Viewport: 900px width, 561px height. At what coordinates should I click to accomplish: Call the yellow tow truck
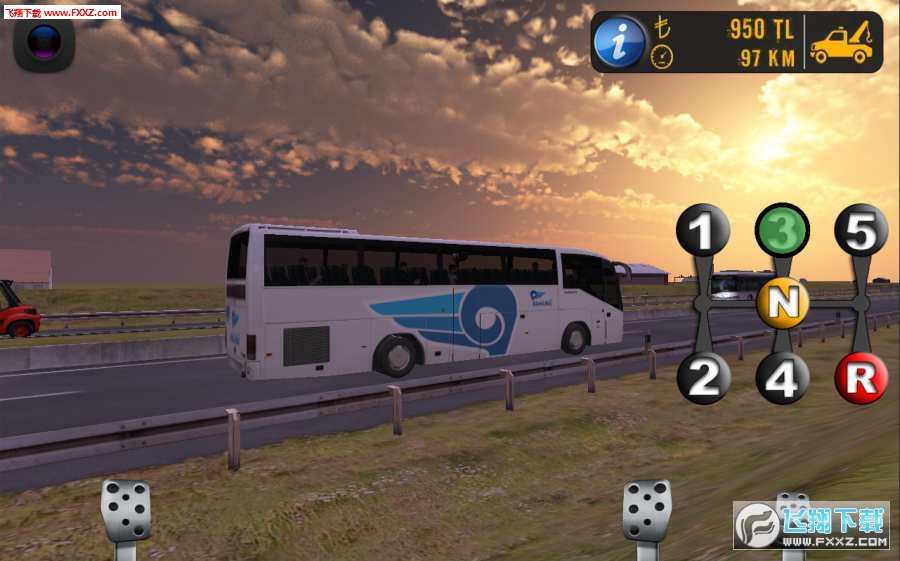(x=842, y=43)
